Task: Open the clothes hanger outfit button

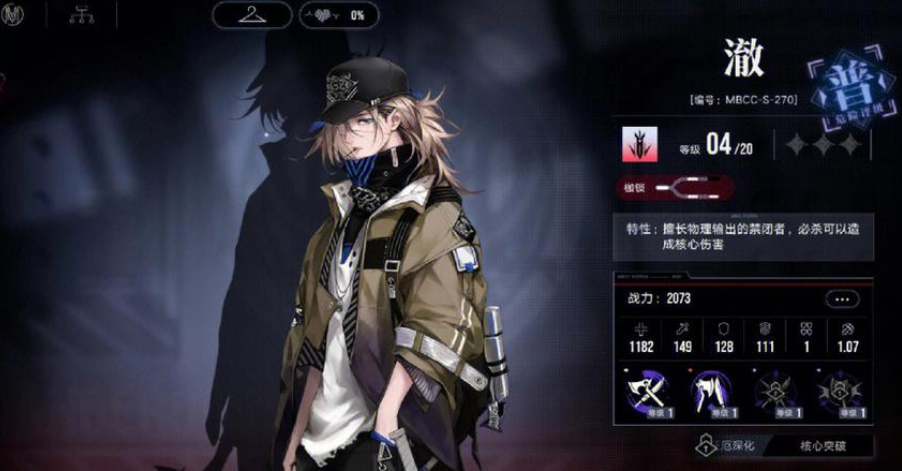Action: pyautogui.click(x=251, y=15)
